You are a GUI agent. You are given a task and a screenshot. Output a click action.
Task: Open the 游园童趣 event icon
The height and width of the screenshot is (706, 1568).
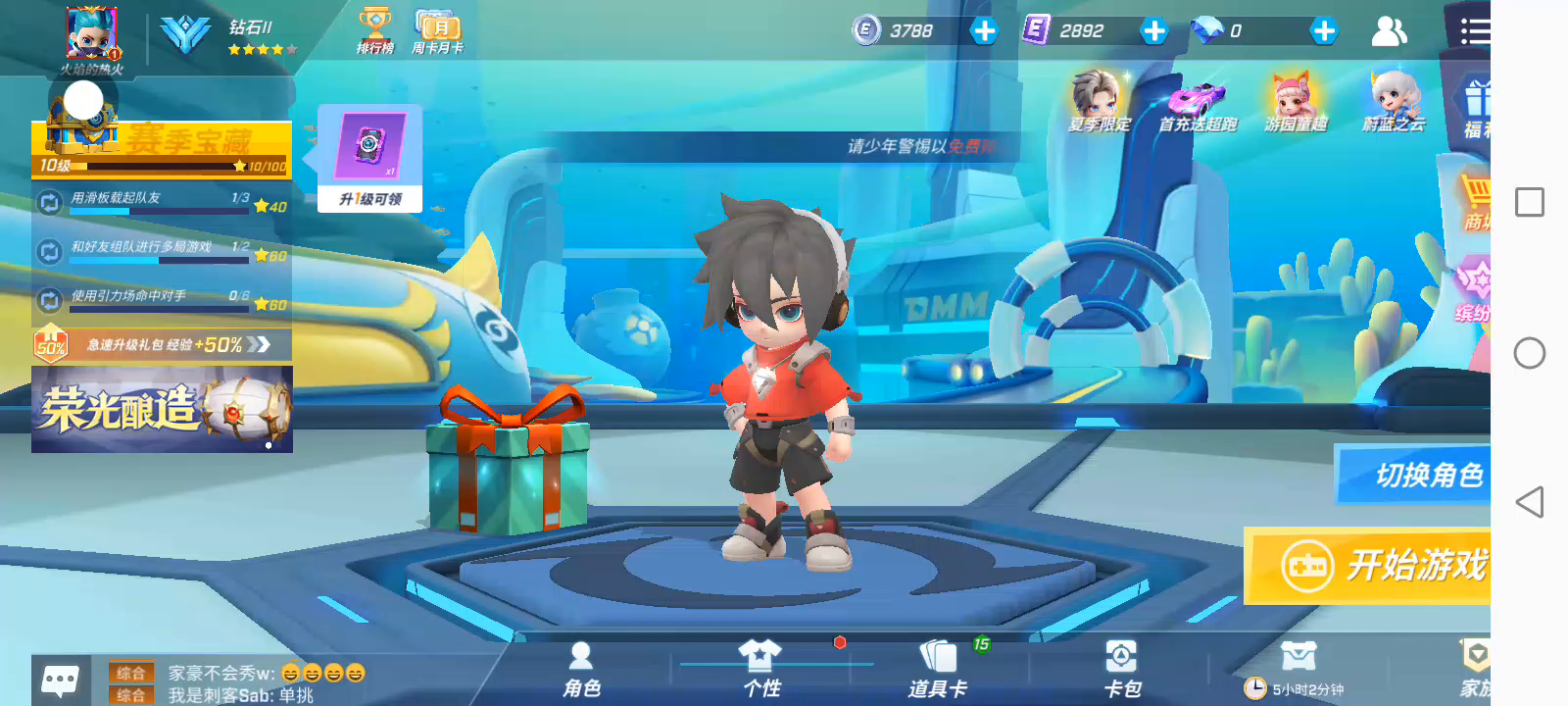pos(1295,102)
